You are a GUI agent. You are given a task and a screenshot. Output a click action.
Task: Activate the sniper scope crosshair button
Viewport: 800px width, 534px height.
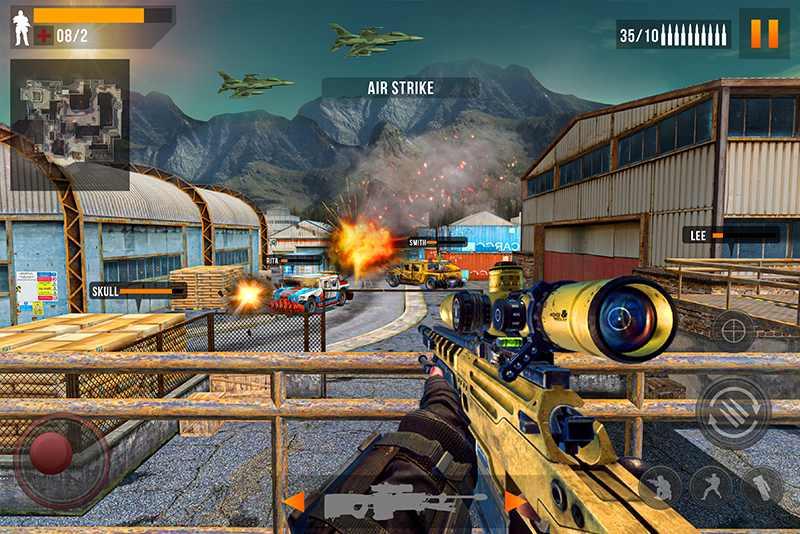(x=733, y=331)
